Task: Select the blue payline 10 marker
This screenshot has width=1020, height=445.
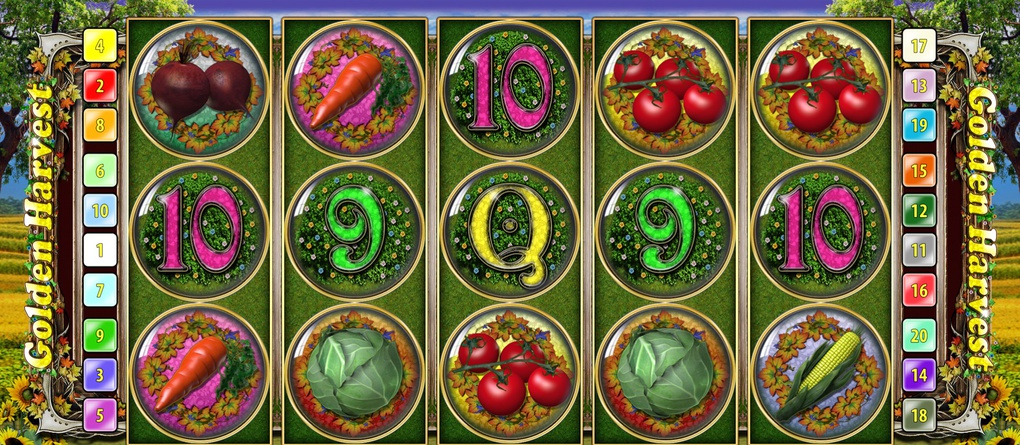Action: click(100, 210)
